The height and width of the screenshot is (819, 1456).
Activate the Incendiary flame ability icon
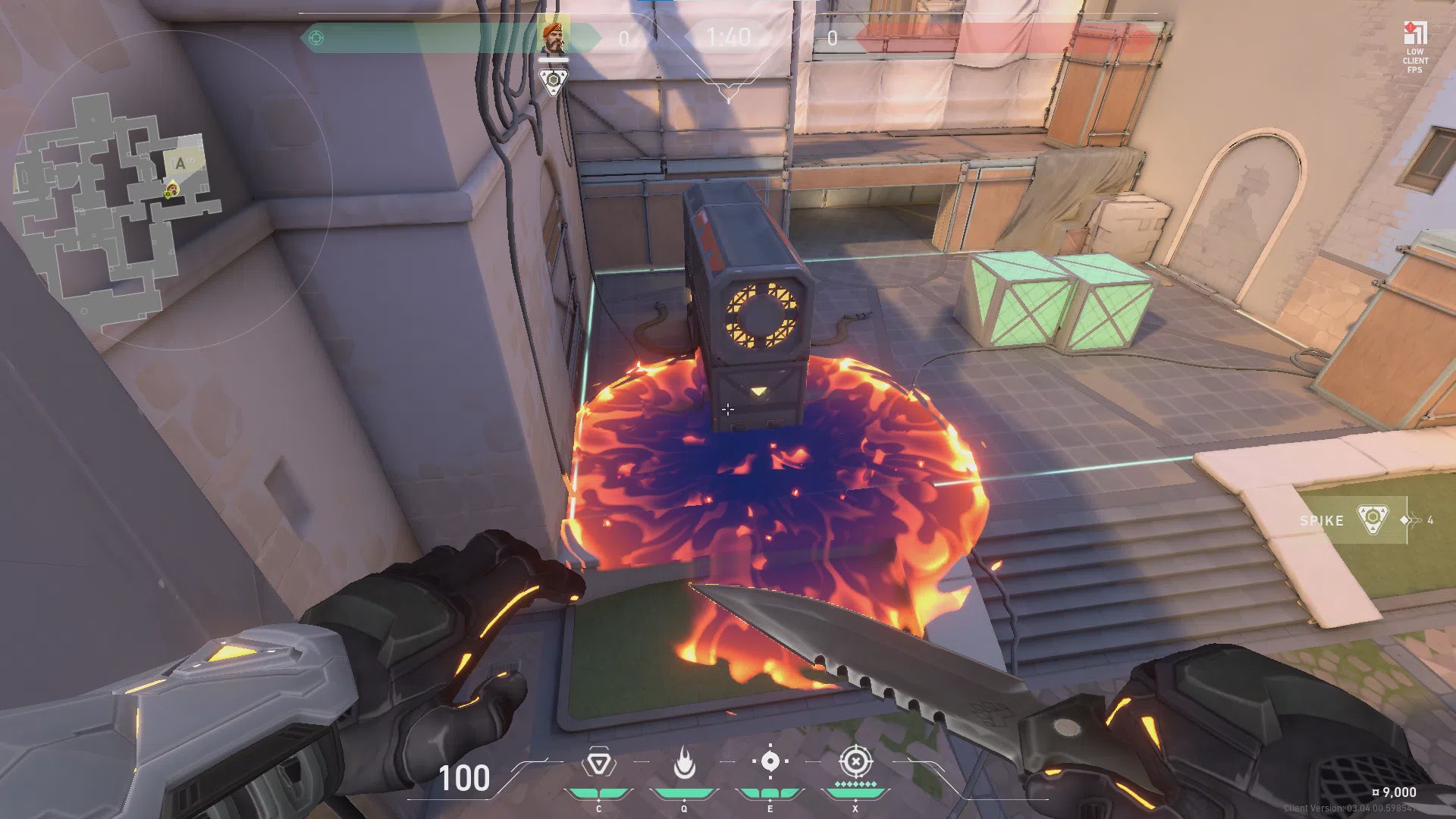pos(684,763)
